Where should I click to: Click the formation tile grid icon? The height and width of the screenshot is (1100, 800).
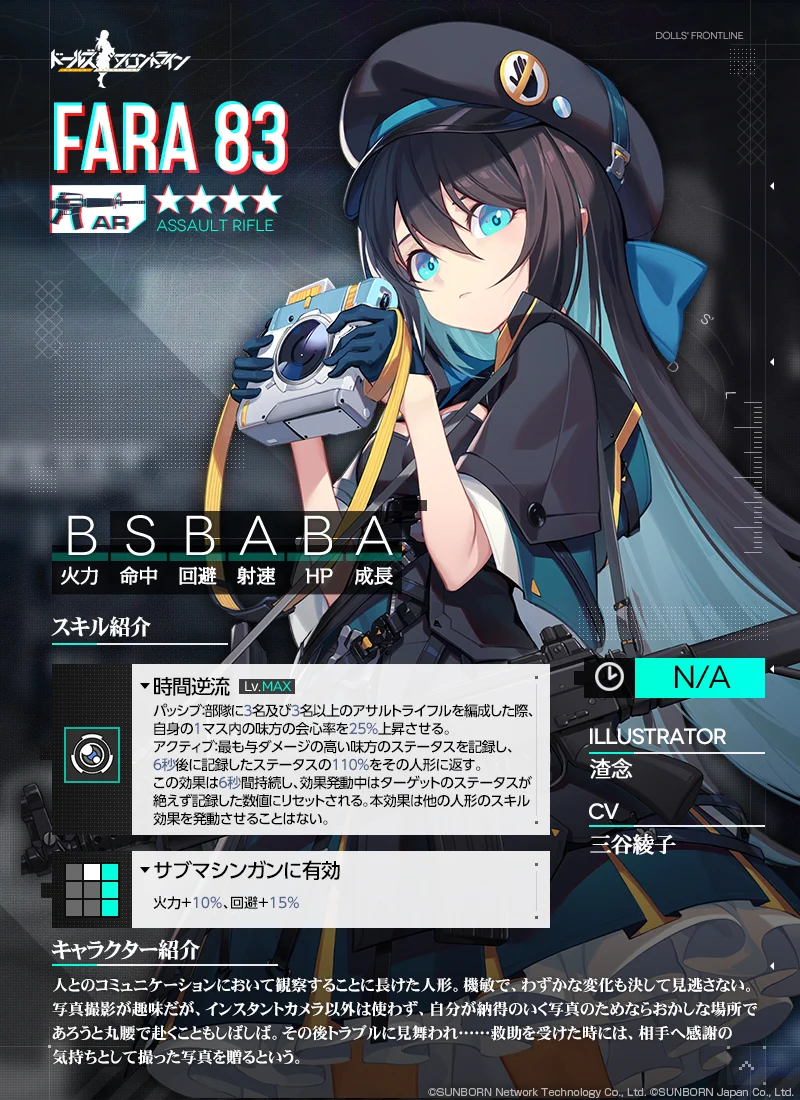(x=92, y=888)
